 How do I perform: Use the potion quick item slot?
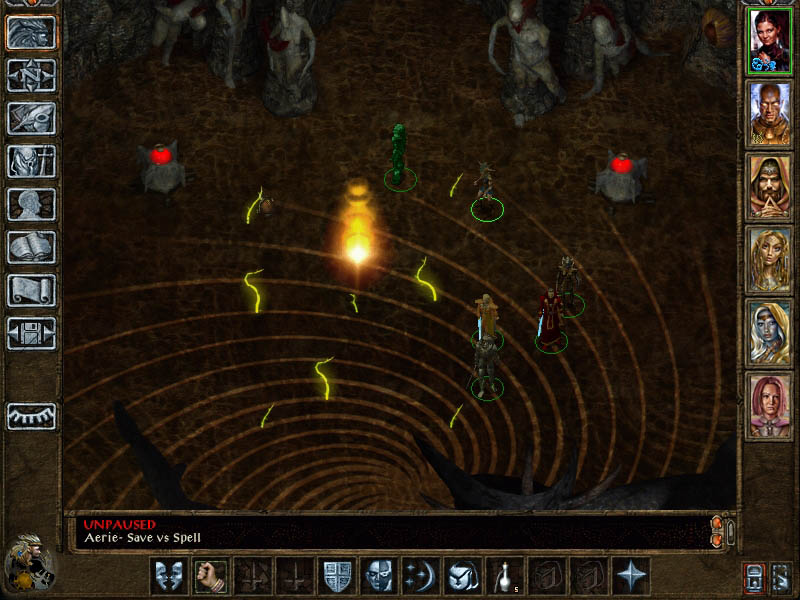(x=504, y=576)
